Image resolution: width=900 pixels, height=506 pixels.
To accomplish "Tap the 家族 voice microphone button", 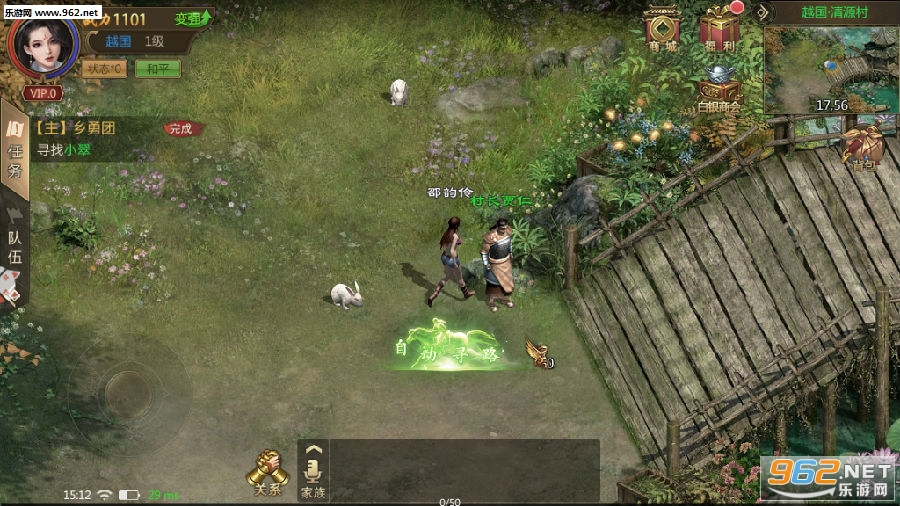I will click(313, 479).
